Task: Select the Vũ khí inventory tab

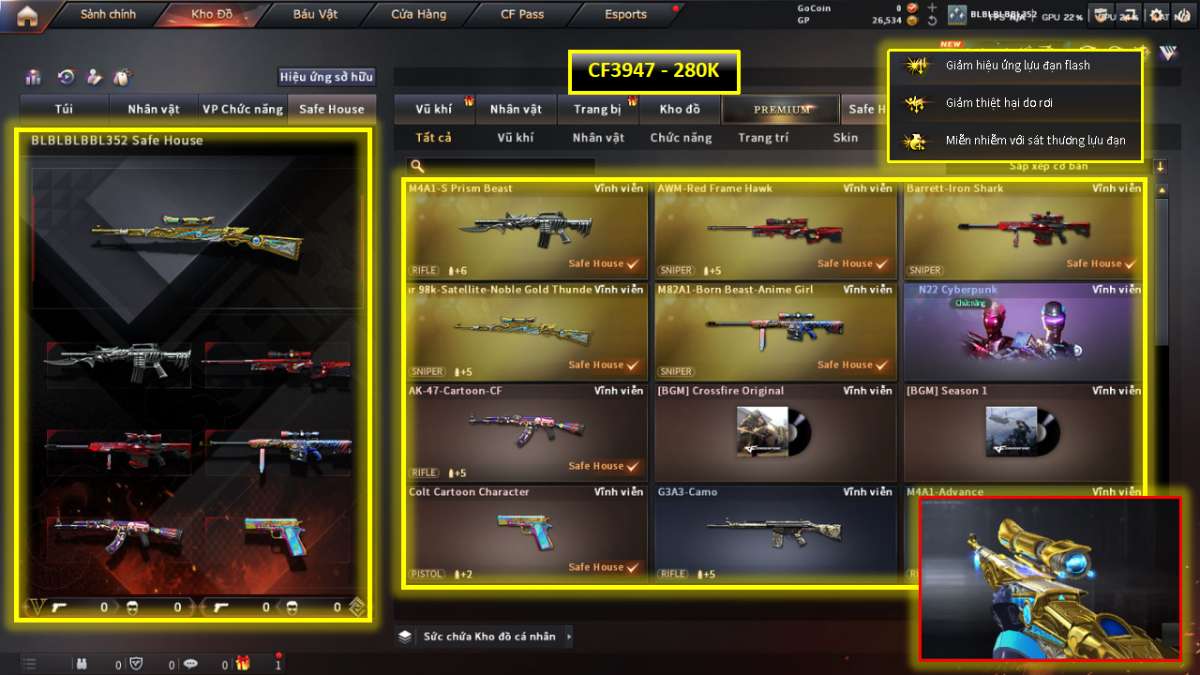Action: click(434, 109)
